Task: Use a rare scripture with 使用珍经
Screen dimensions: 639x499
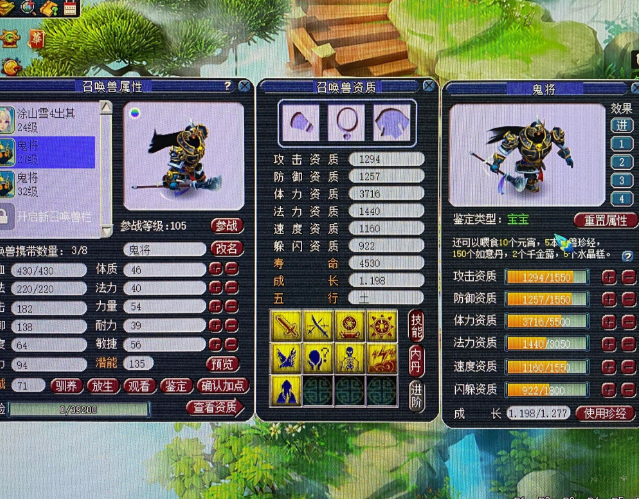Action: (607, 414)
